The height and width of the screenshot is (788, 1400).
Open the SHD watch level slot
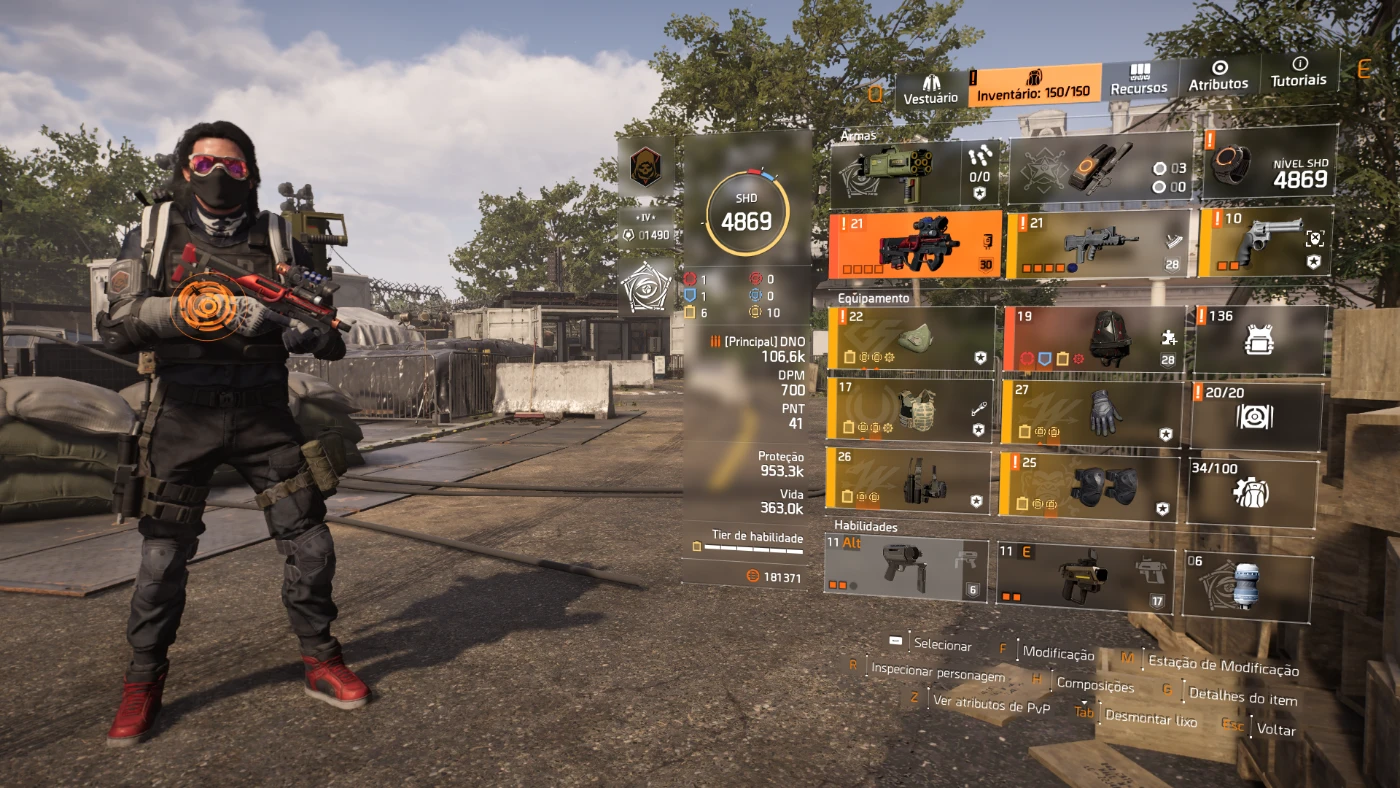pyautogui.click(x=1270, y=163)
